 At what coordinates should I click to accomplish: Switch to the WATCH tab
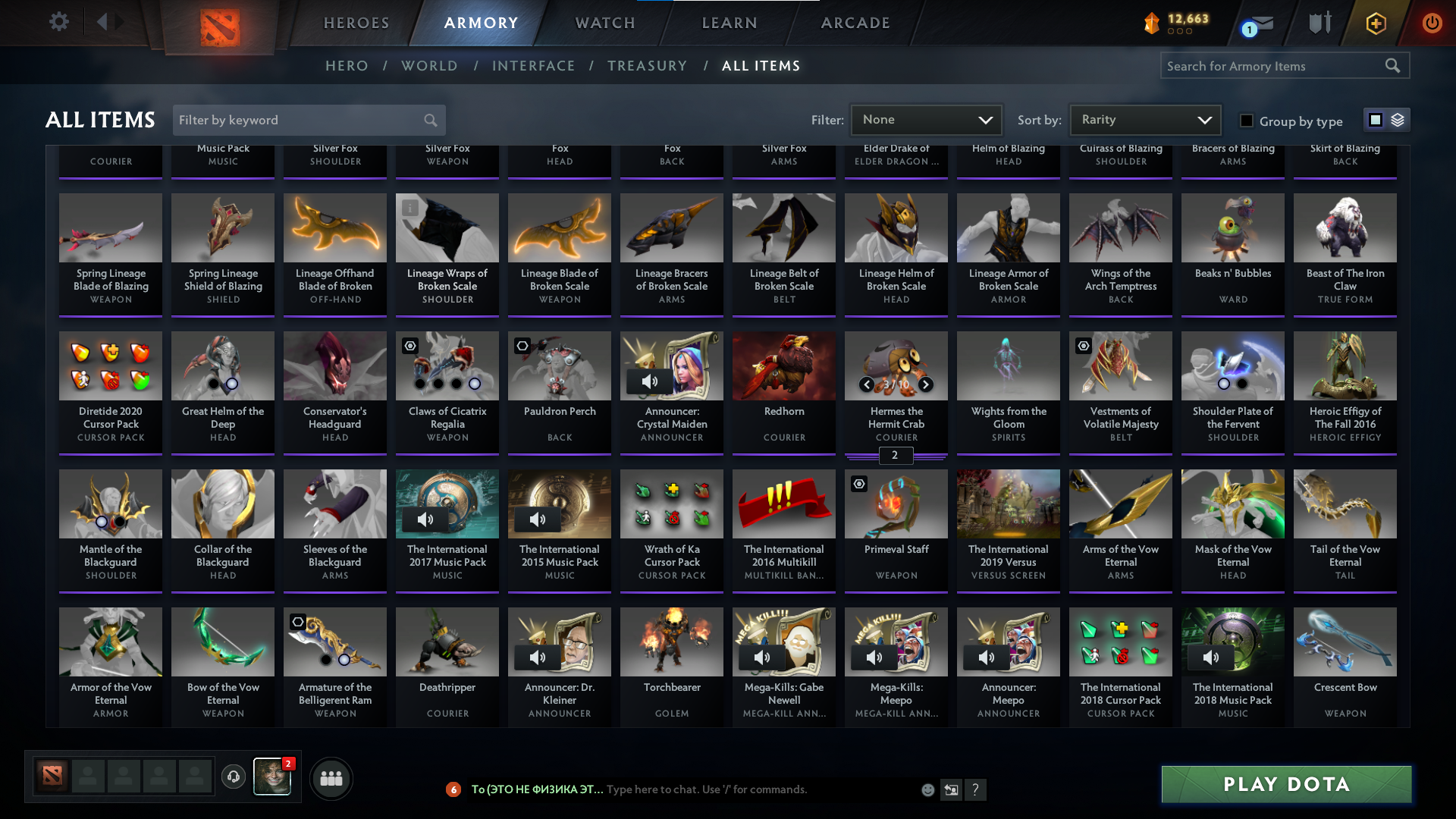(x=604, y=23)
